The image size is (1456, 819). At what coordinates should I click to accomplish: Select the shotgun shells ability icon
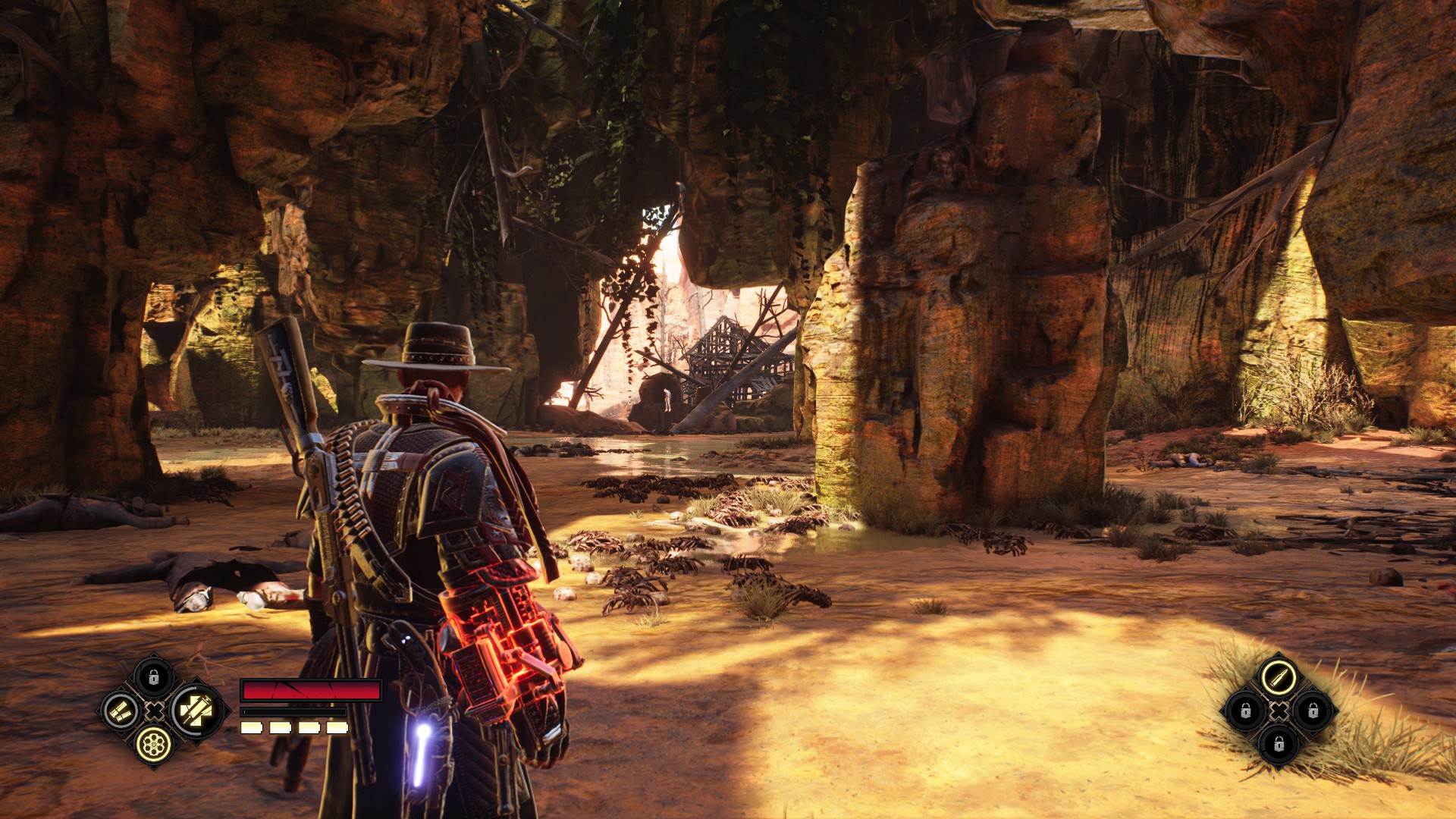tap(121, 711)
